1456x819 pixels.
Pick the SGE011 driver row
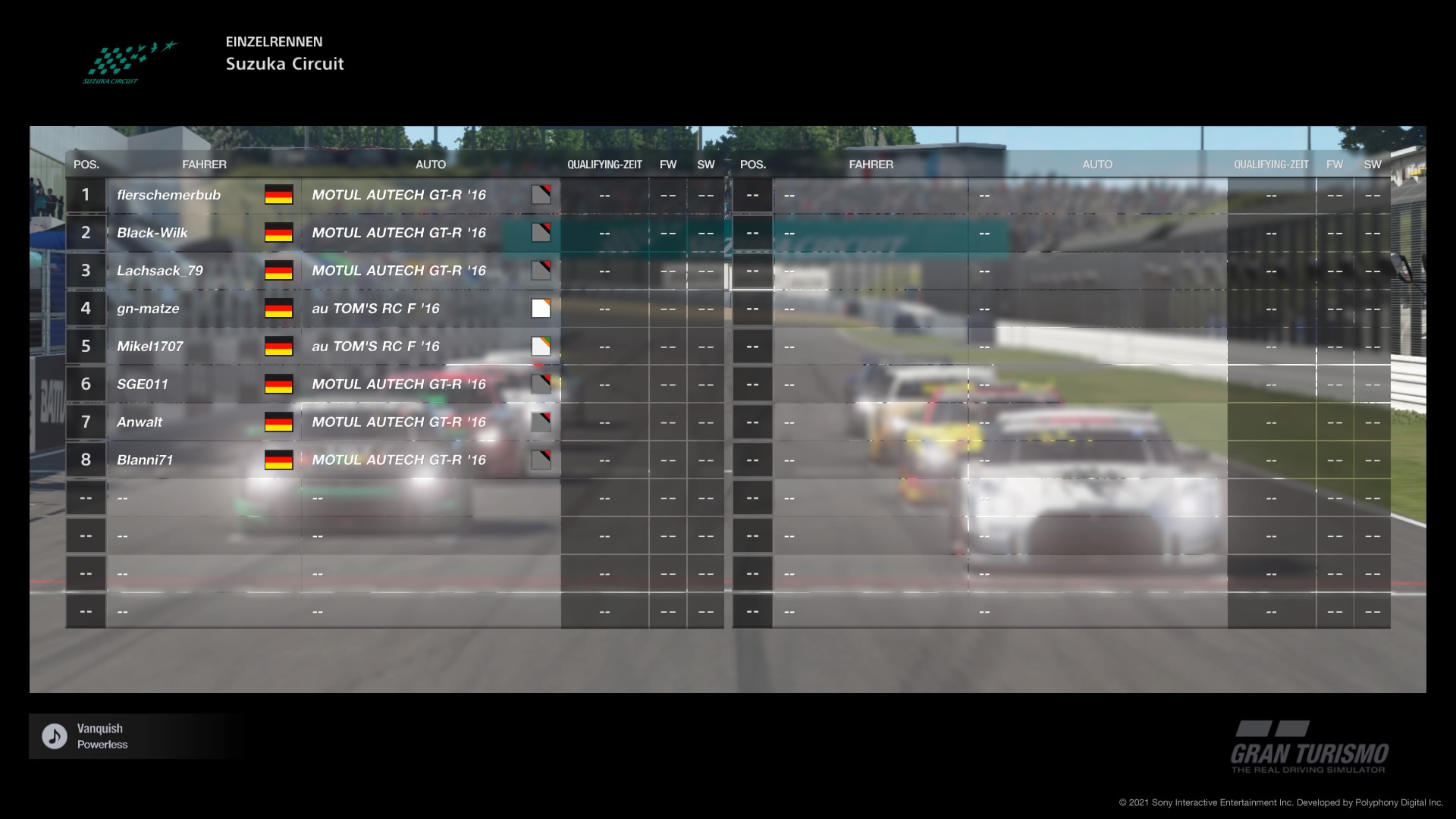coord(143,384)
